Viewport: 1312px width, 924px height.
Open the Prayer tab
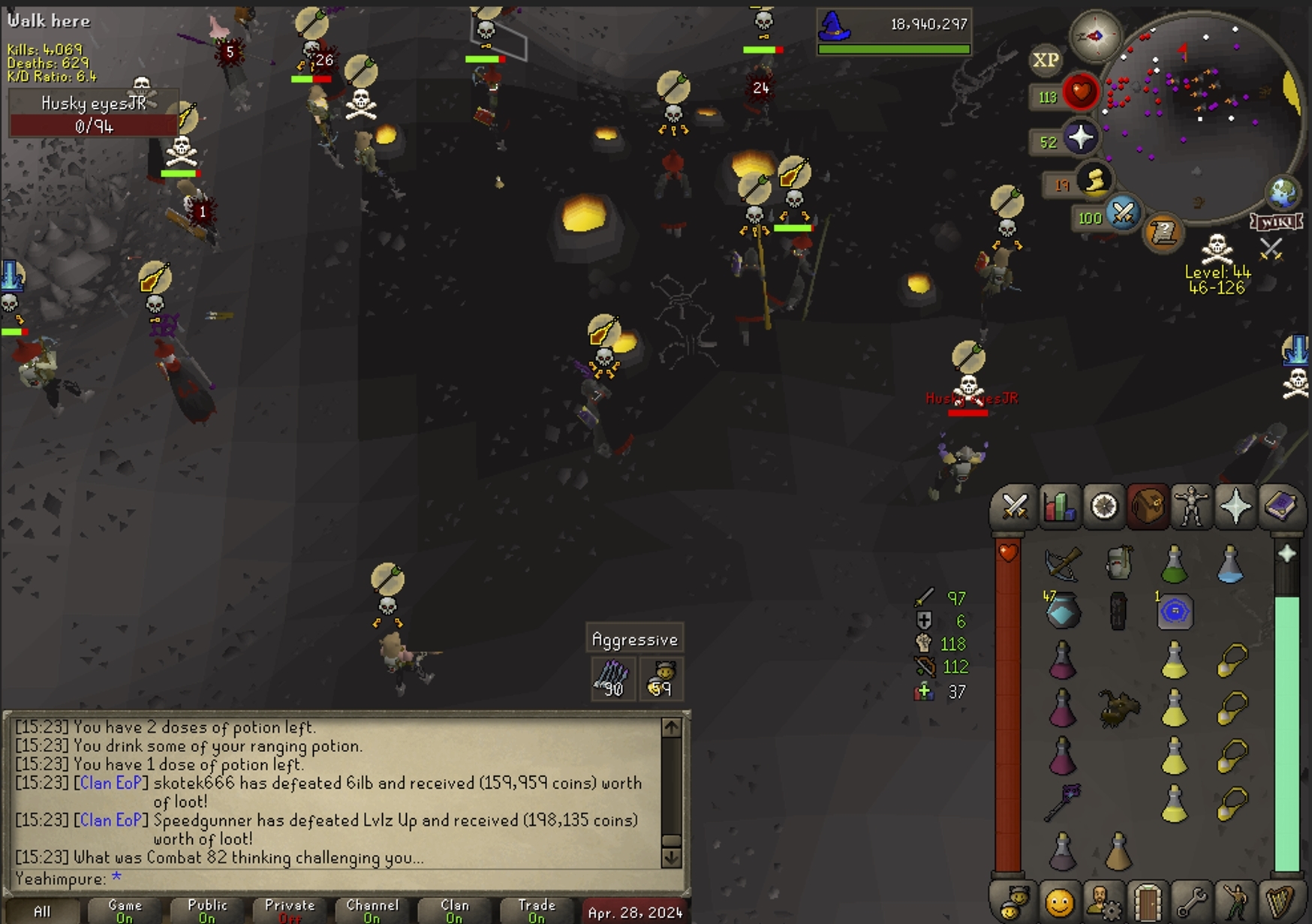[1235, 507]
